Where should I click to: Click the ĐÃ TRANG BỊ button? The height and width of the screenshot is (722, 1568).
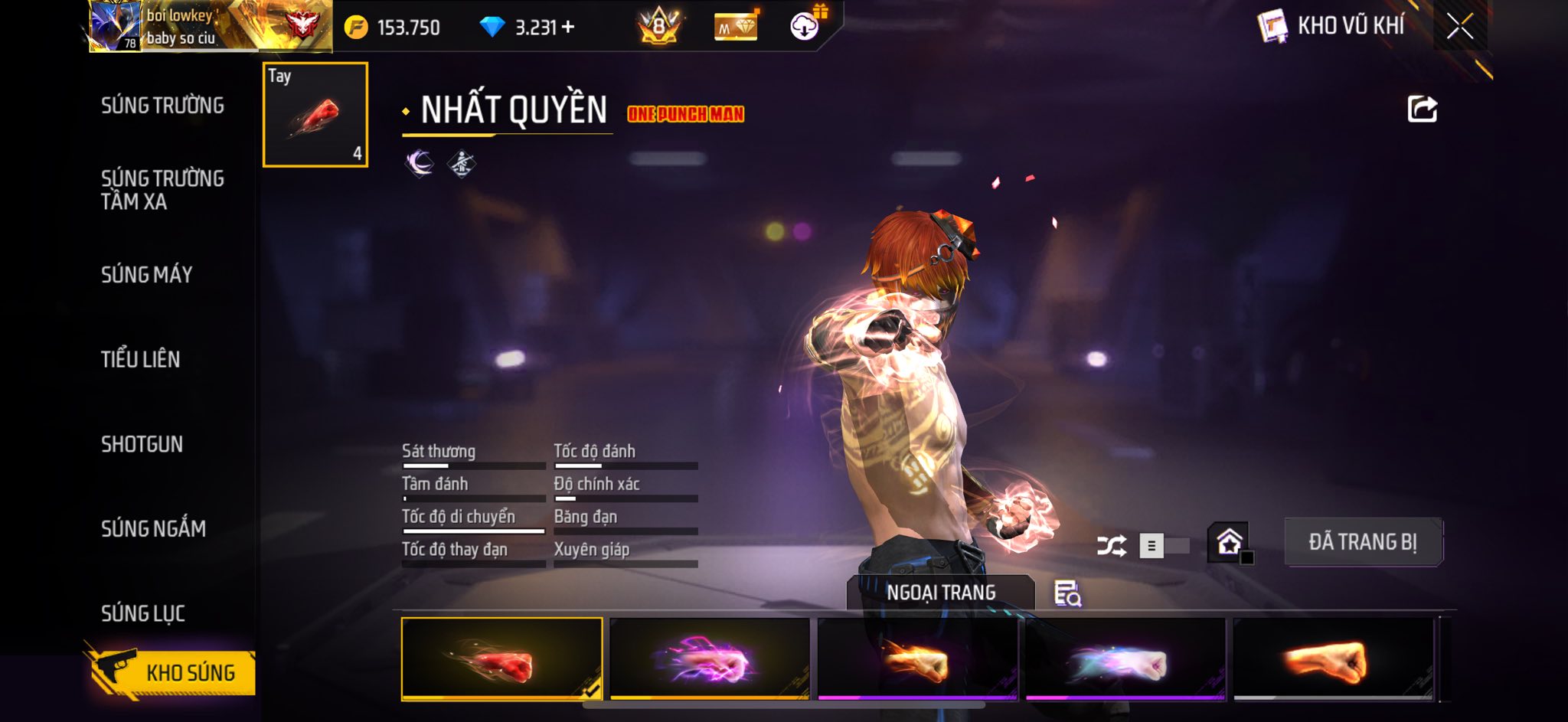pos(1363,542)
